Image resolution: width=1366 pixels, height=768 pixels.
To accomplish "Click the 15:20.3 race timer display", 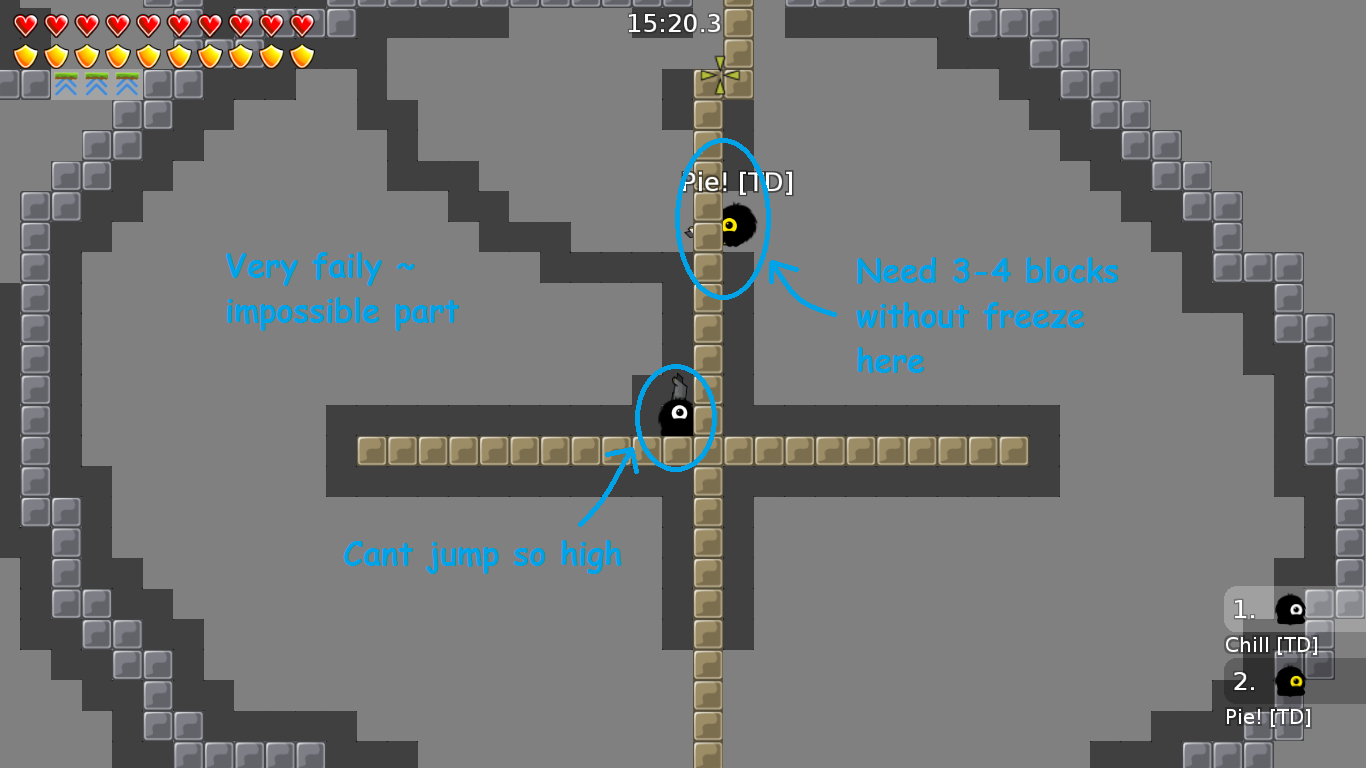I will [x=674, y=25].
